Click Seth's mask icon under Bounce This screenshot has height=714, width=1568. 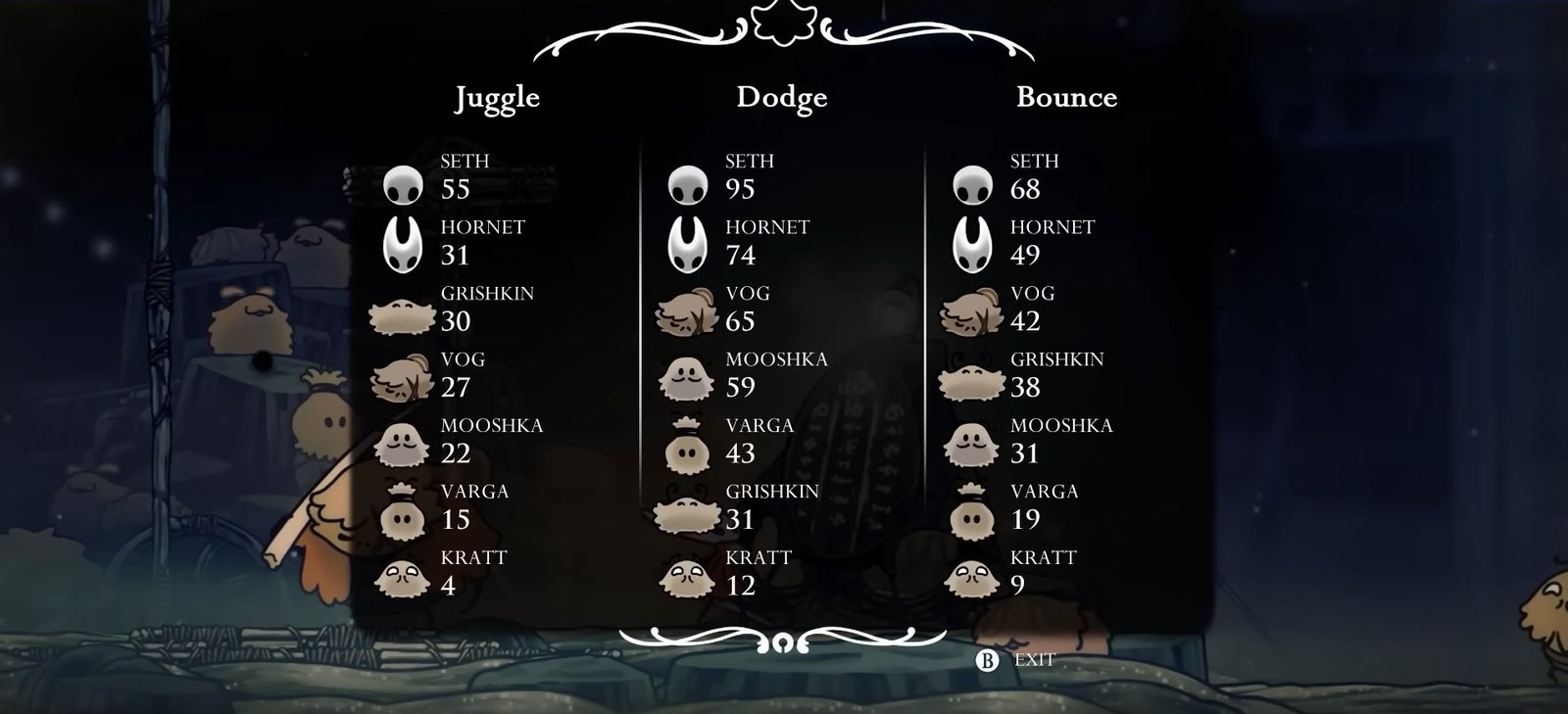[x=972, y=184]
